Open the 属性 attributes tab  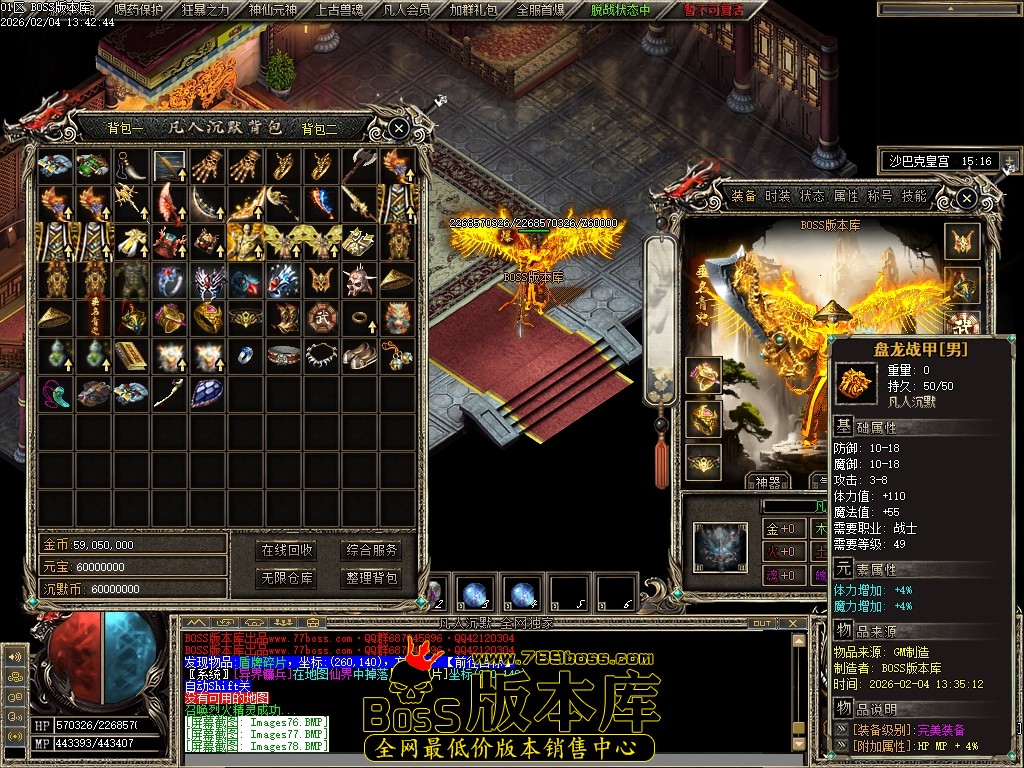[x=846, y=196]
